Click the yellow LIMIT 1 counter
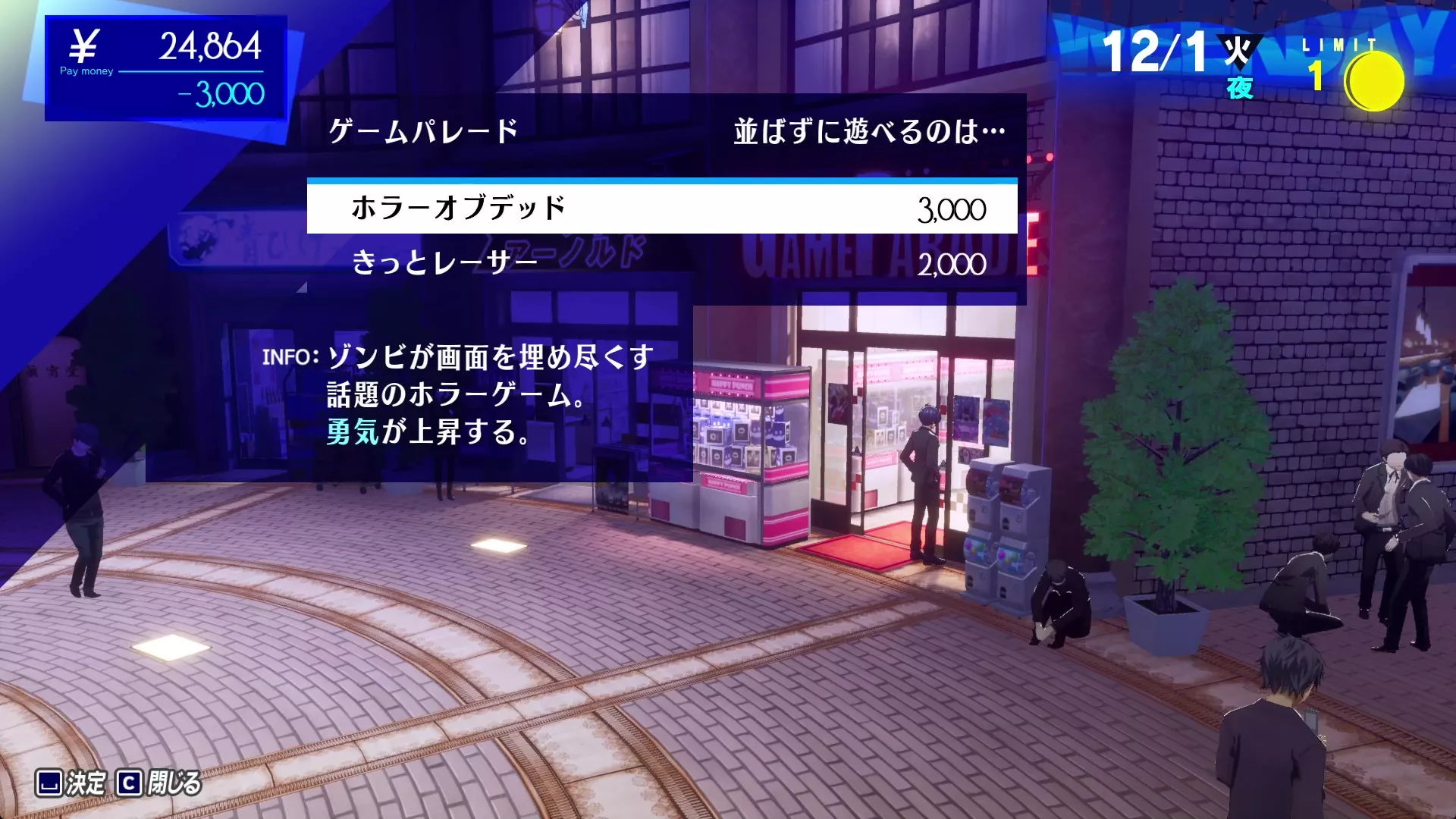 [x=1317, y=74]
